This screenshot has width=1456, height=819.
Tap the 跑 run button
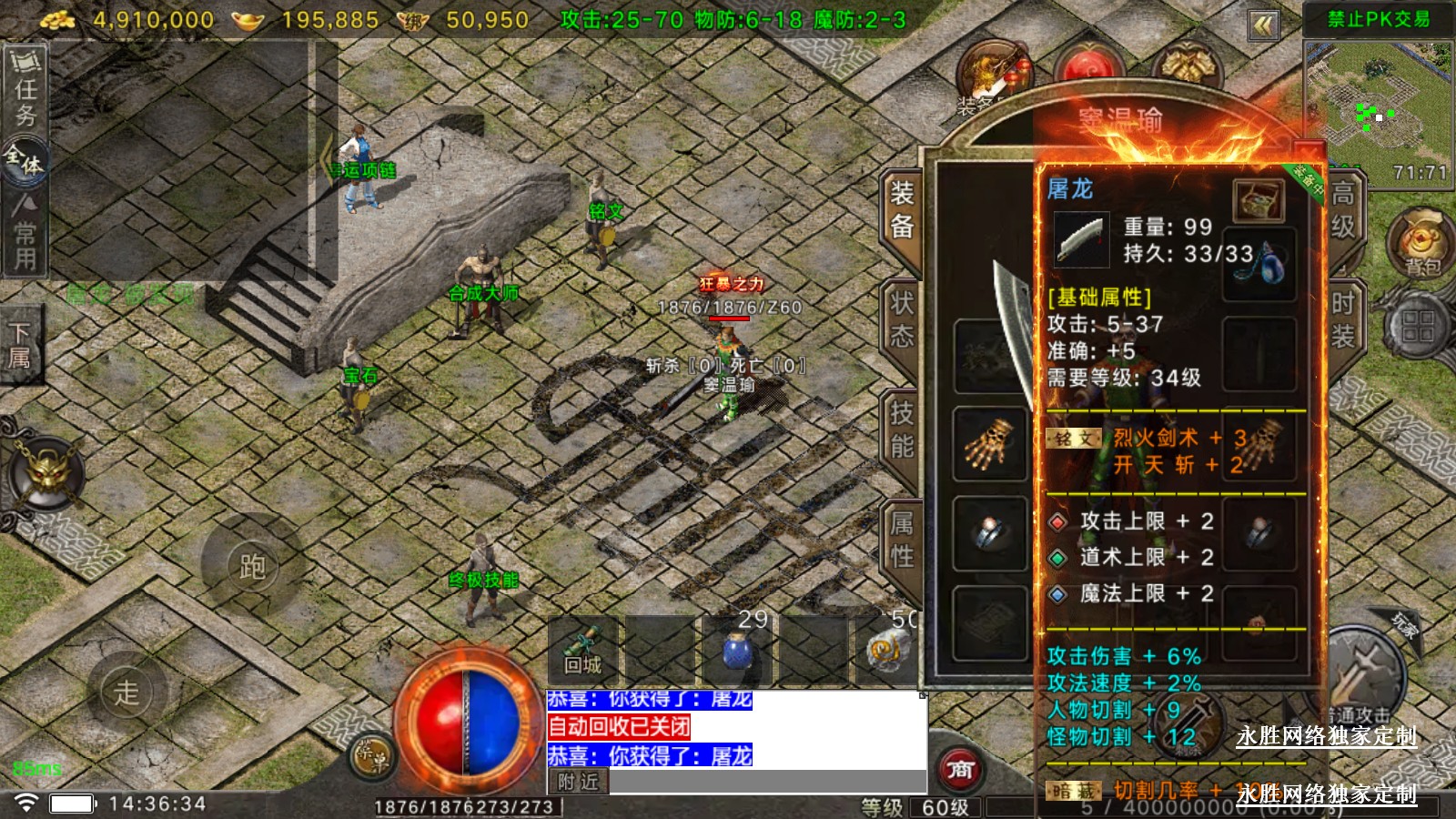point(252,567)
